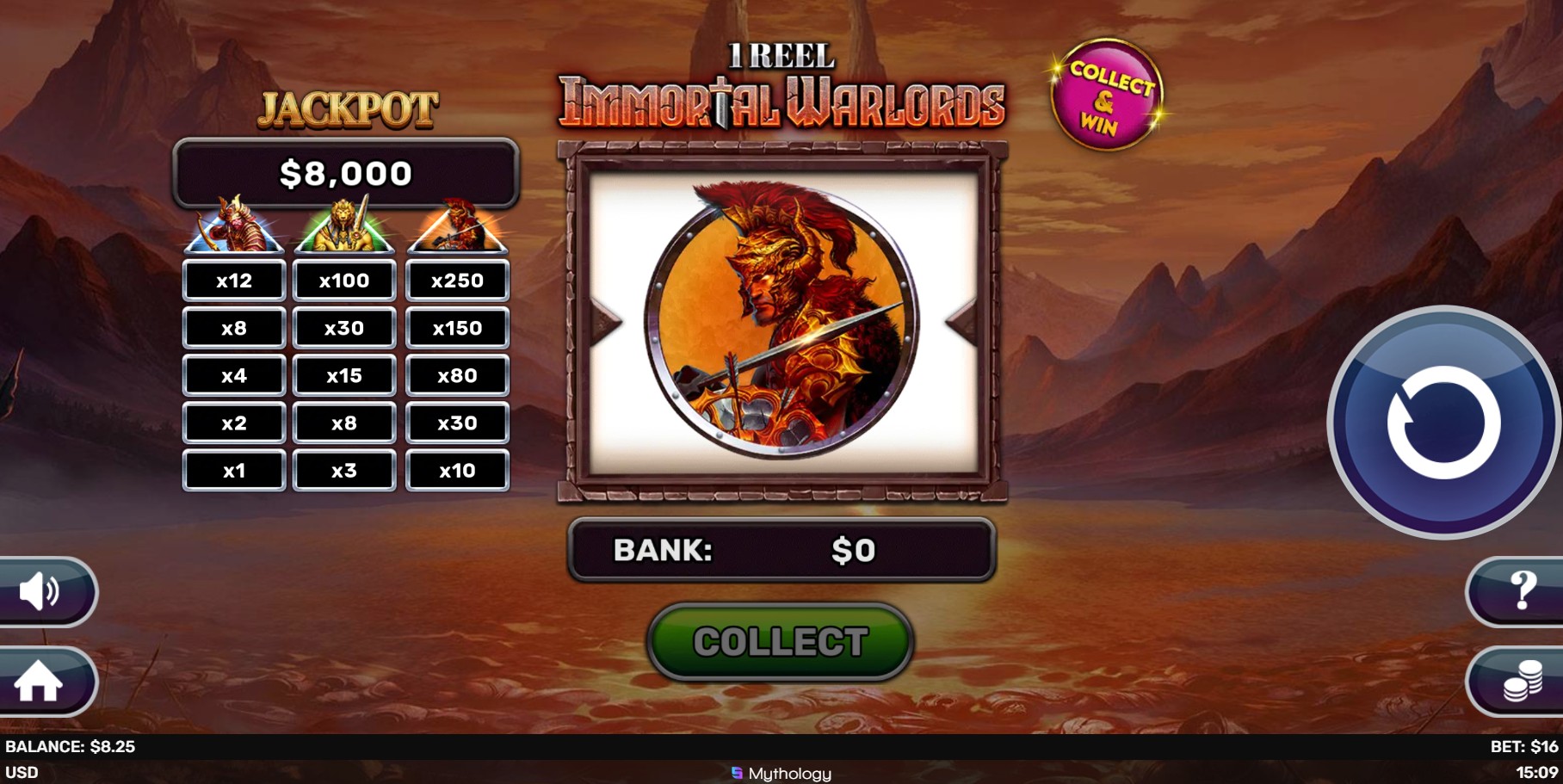Select the x100 multiplier cell
1563x784 pixels.
(344, 280)
